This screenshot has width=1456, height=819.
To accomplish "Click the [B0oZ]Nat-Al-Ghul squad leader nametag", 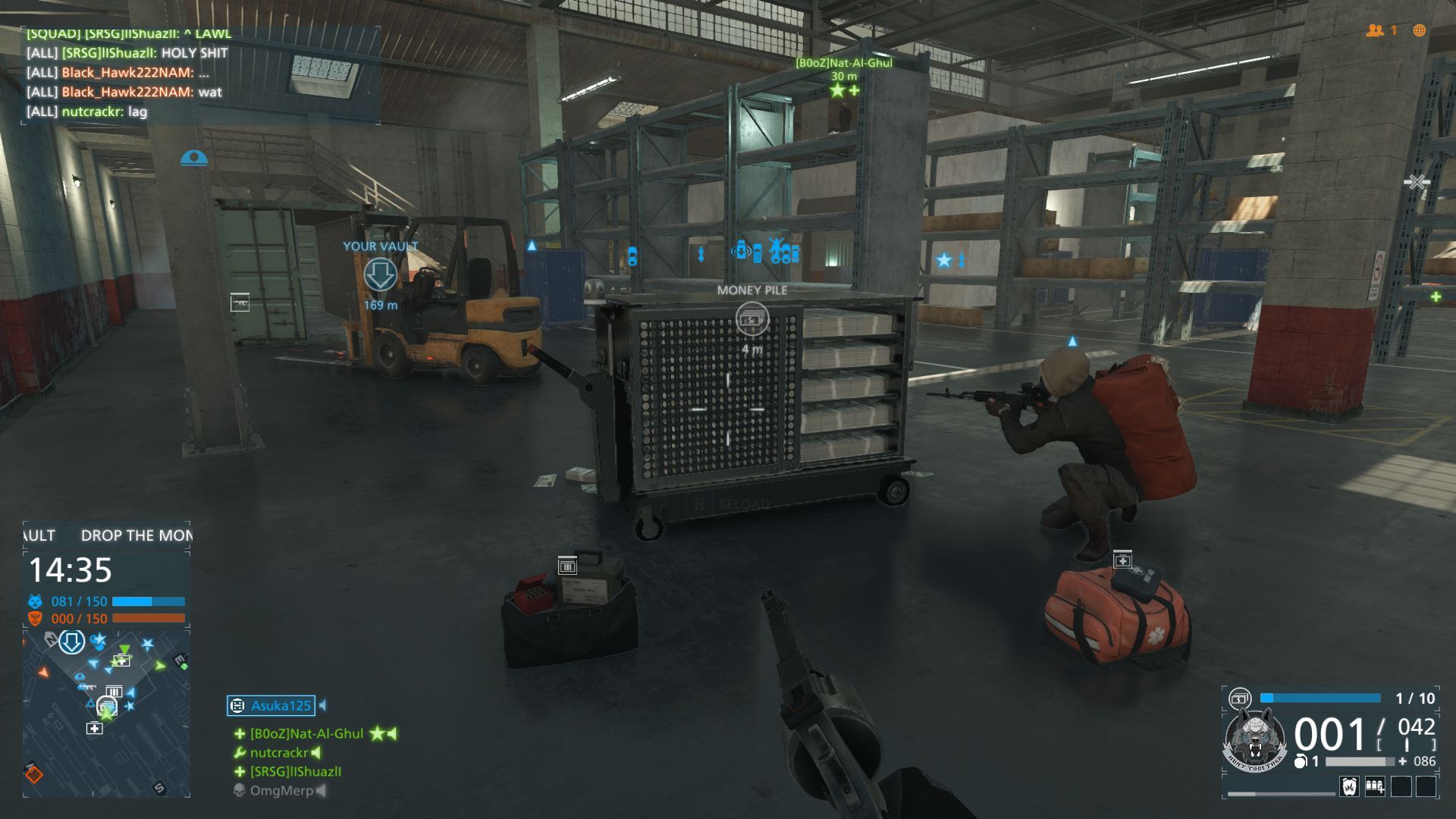I will tap(843, 63).
